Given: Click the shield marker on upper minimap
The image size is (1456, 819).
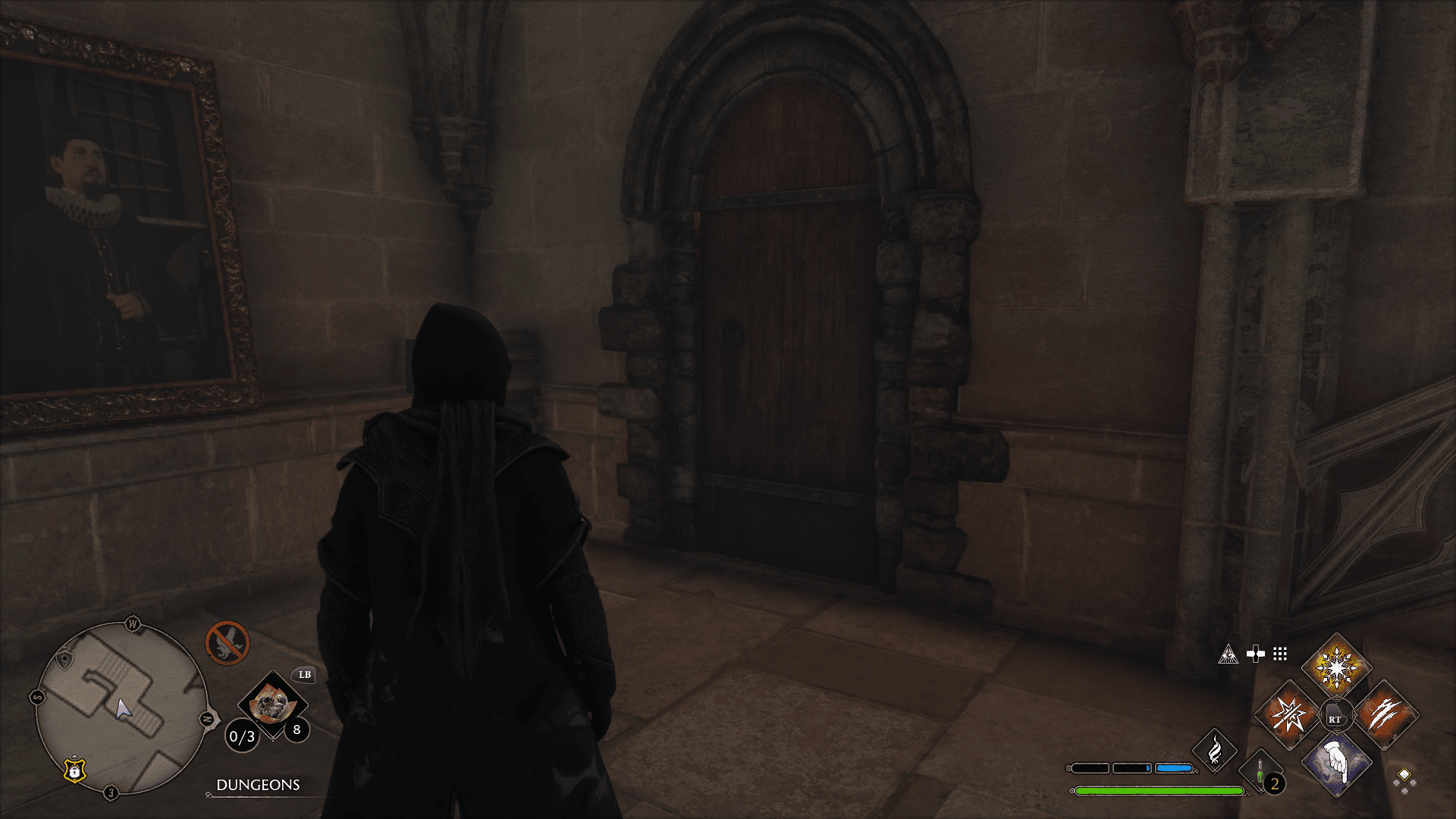Looking at the screenshot, I should point(64,657).
